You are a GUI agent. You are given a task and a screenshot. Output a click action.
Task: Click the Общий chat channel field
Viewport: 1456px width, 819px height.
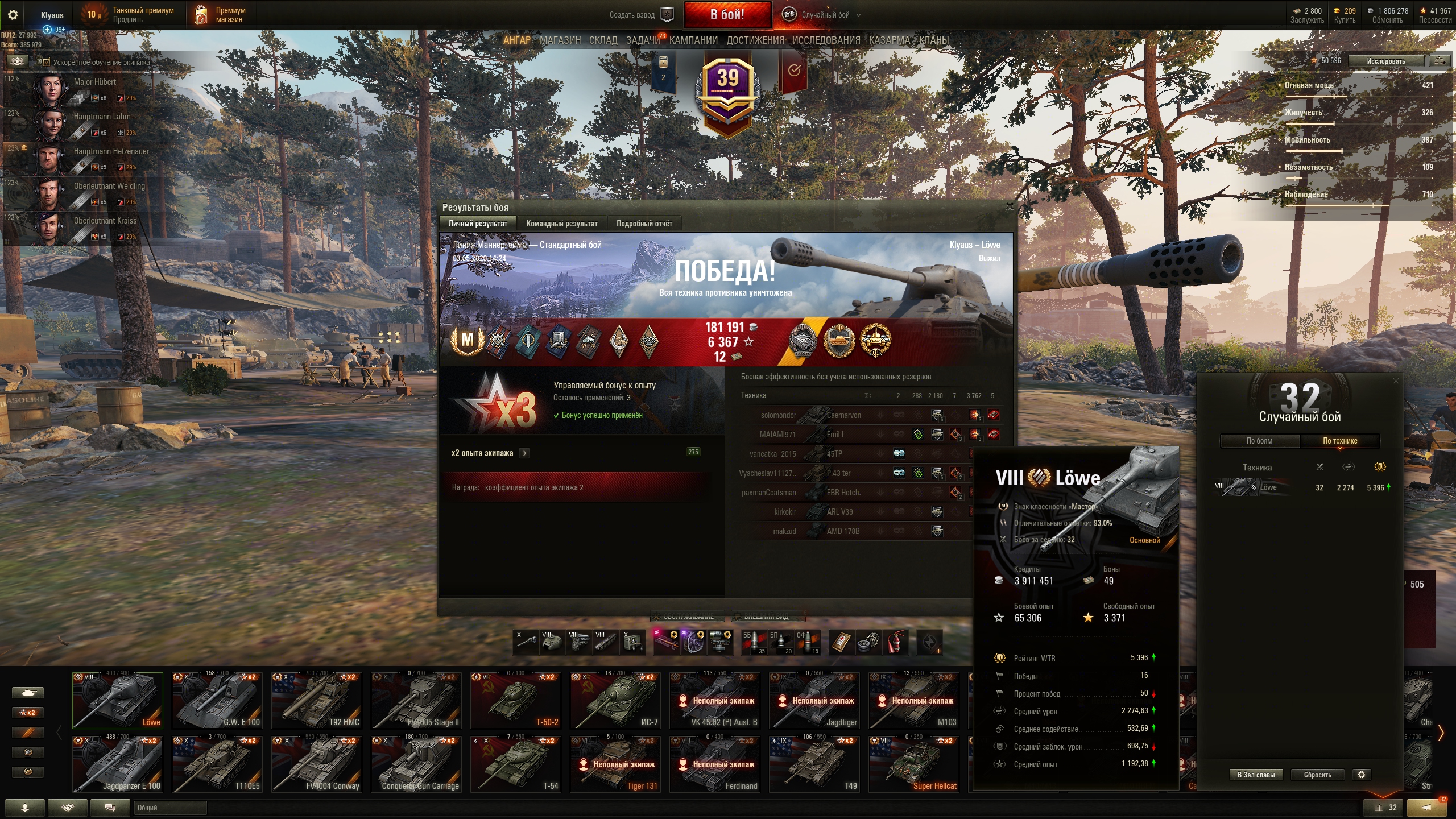click(170, 808)
